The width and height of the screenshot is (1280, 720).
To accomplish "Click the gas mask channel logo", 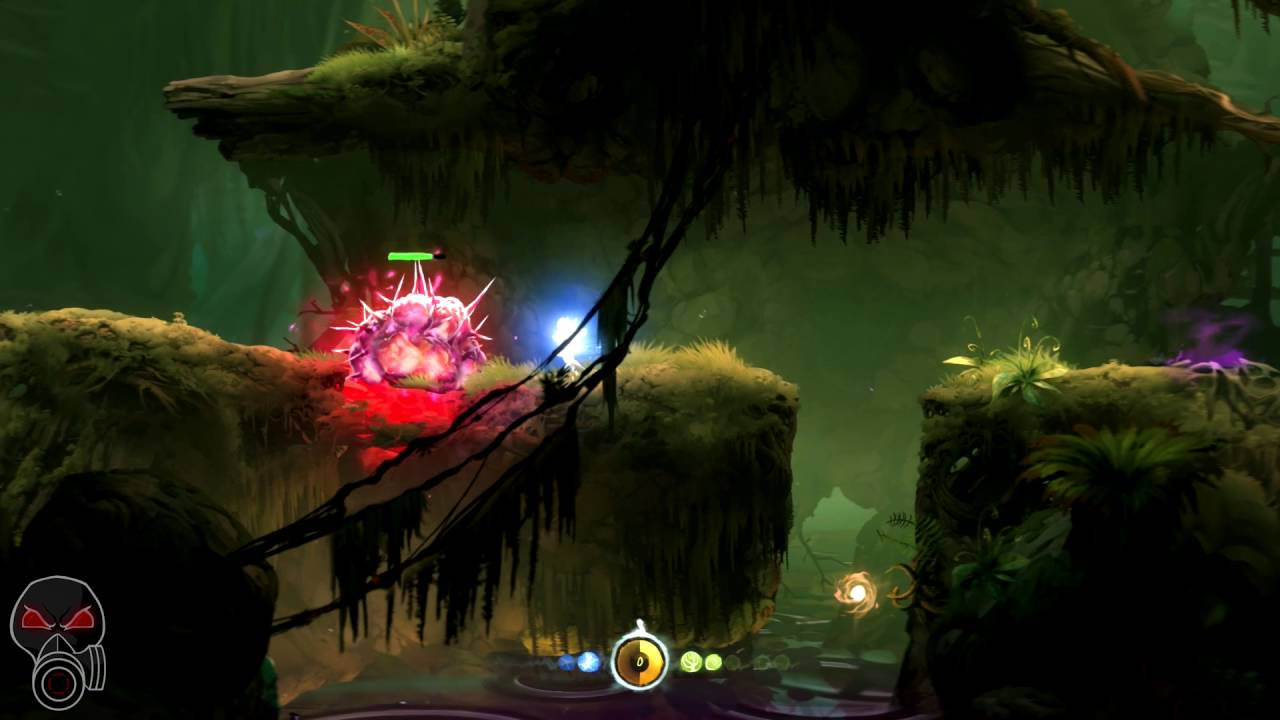I will click(58, 642).
